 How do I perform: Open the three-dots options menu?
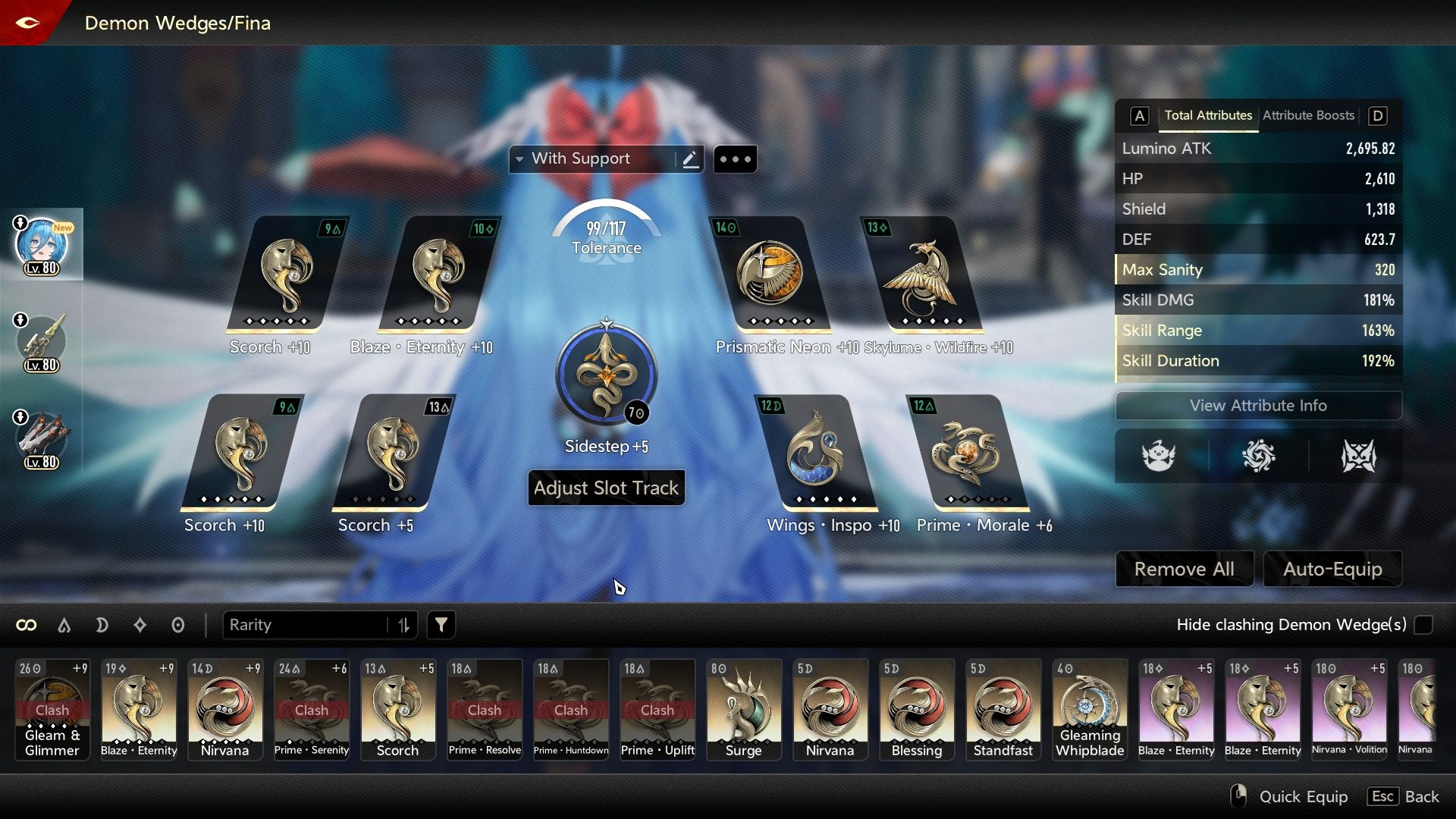point(735,159)
